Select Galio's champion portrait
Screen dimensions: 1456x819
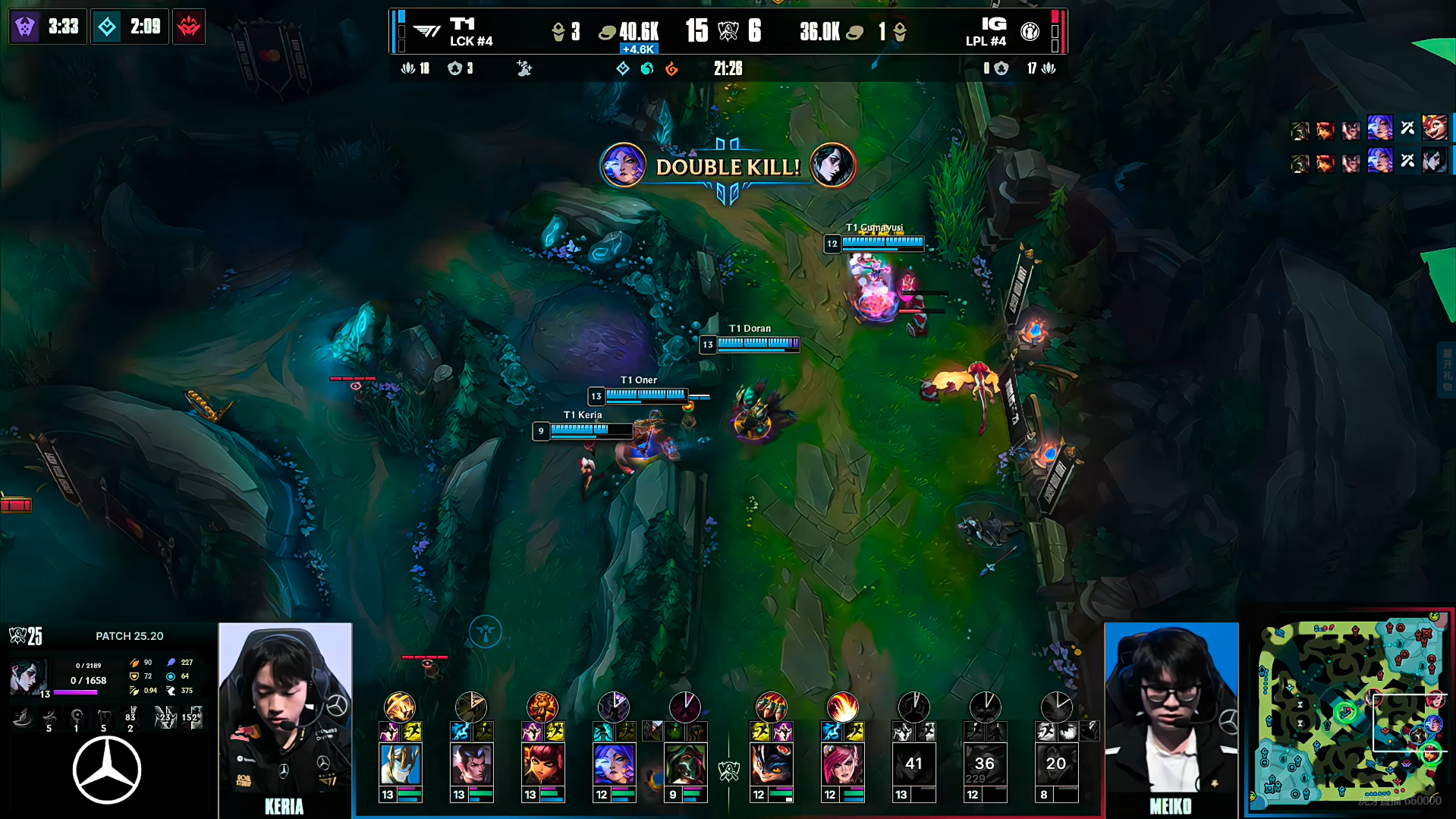point(400,764)
